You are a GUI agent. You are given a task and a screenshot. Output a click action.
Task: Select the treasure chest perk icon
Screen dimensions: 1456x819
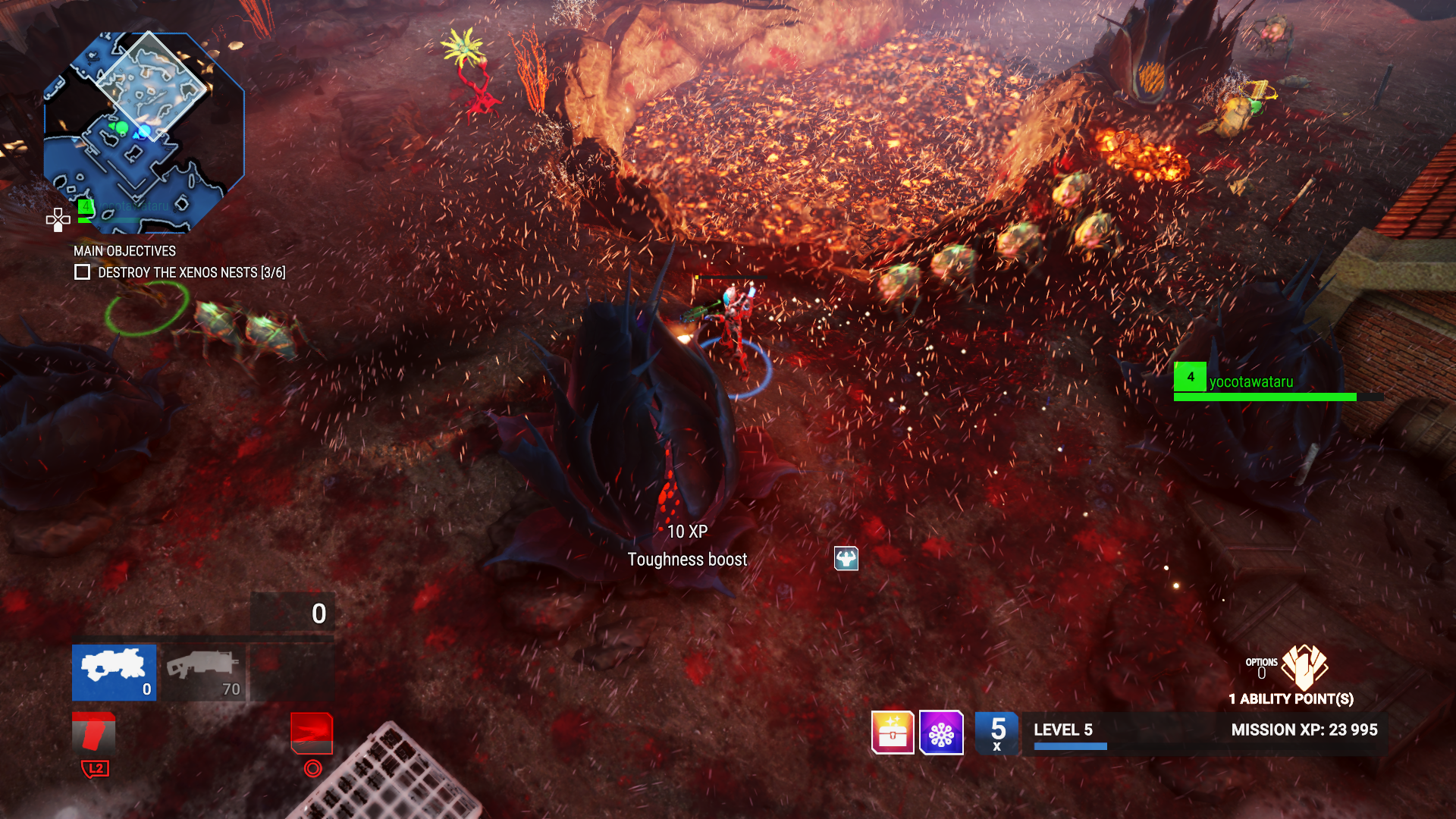(x=893, y=733)
